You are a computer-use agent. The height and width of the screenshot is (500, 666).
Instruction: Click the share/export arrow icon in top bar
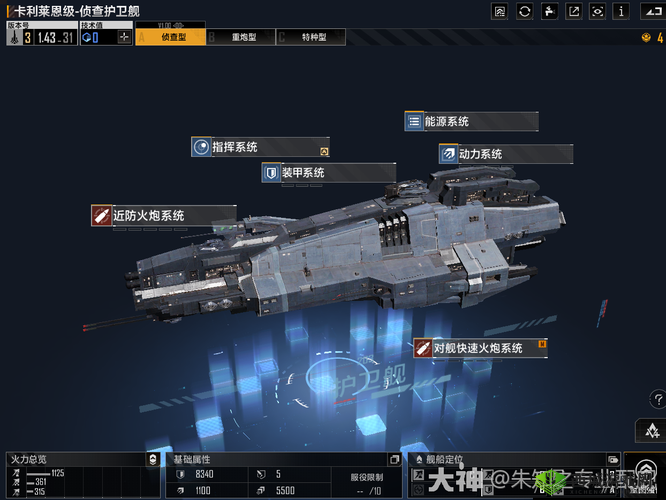(x=573, y=11)
